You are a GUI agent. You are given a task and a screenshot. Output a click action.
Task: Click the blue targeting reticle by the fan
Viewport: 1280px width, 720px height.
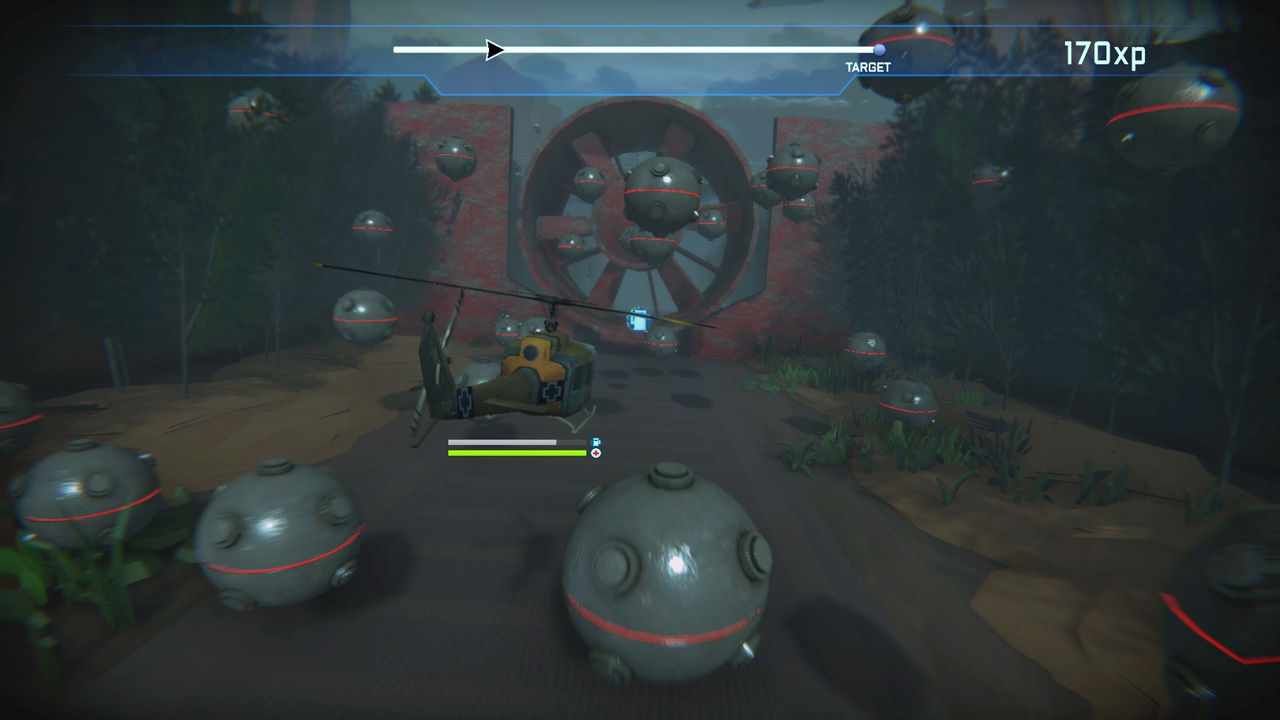click(x=638, y=321)
